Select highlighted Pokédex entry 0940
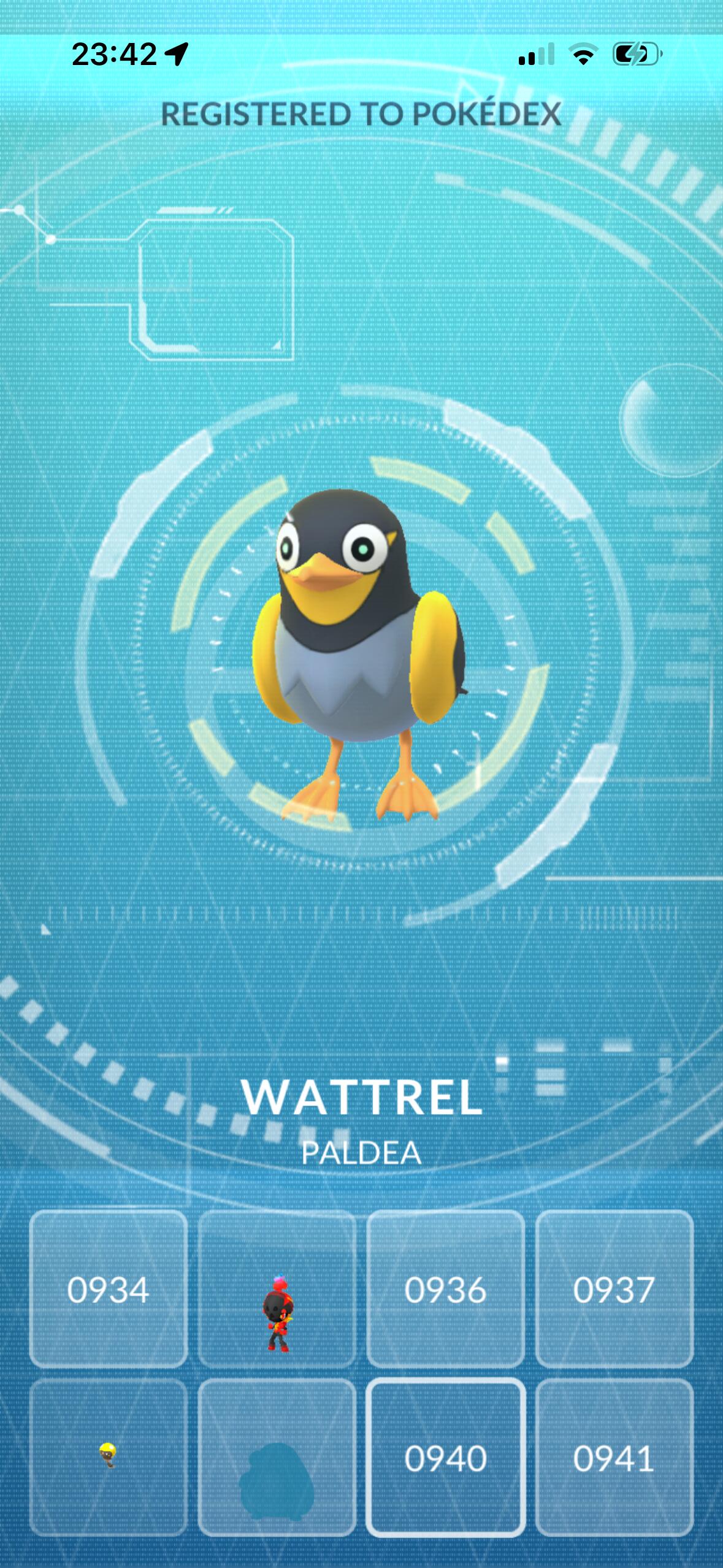723x1568 pixels. (445, 1457)
